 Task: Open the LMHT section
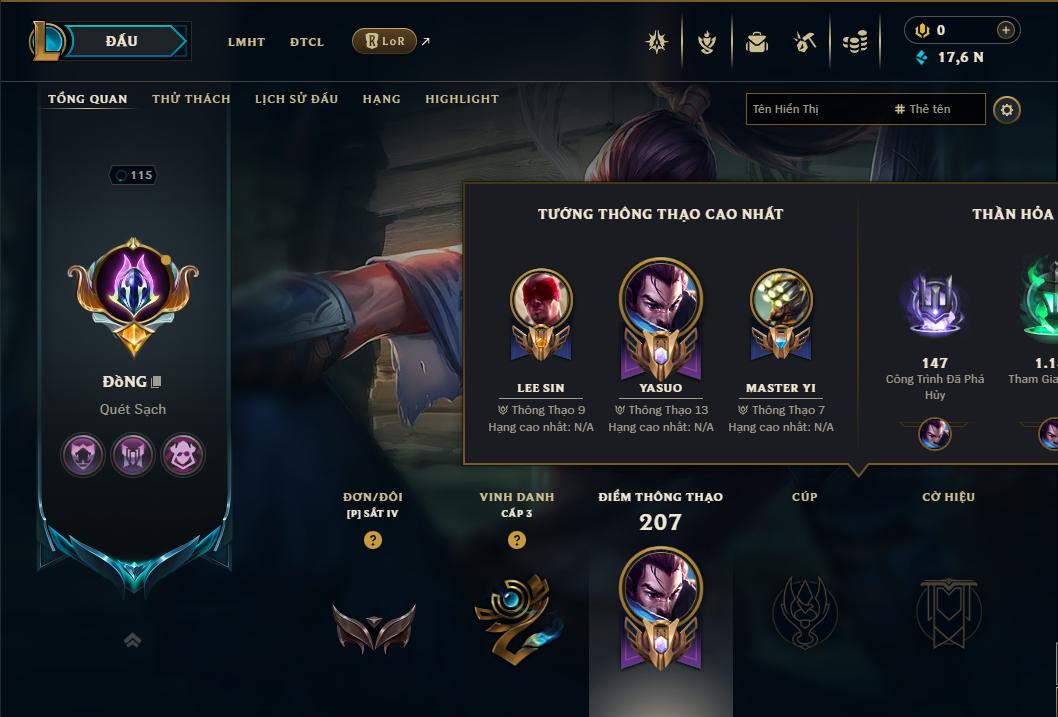246,42
